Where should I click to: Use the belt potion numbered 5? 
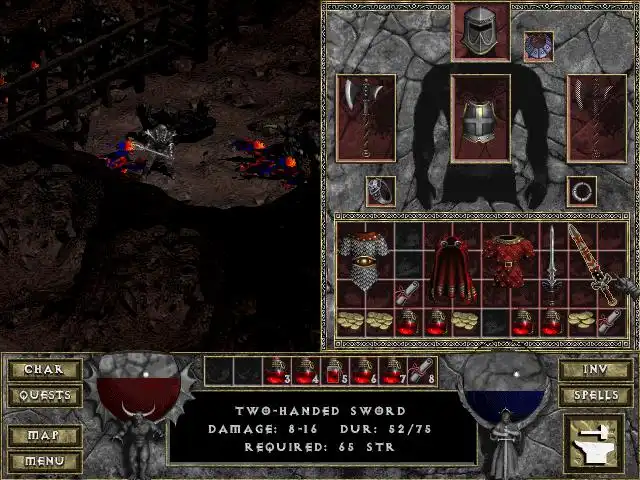[x=335, y=371]
